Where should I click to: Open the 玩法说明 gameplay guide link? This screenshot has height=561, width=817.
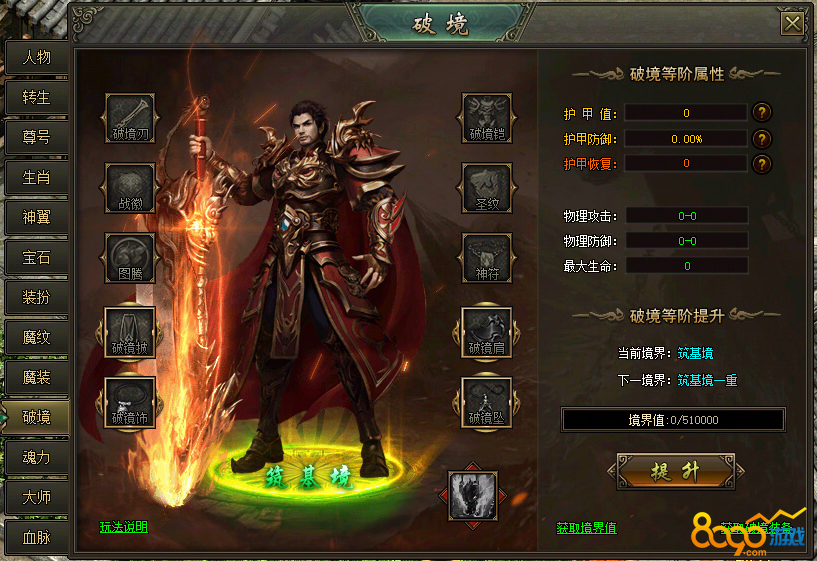(124, 527)
